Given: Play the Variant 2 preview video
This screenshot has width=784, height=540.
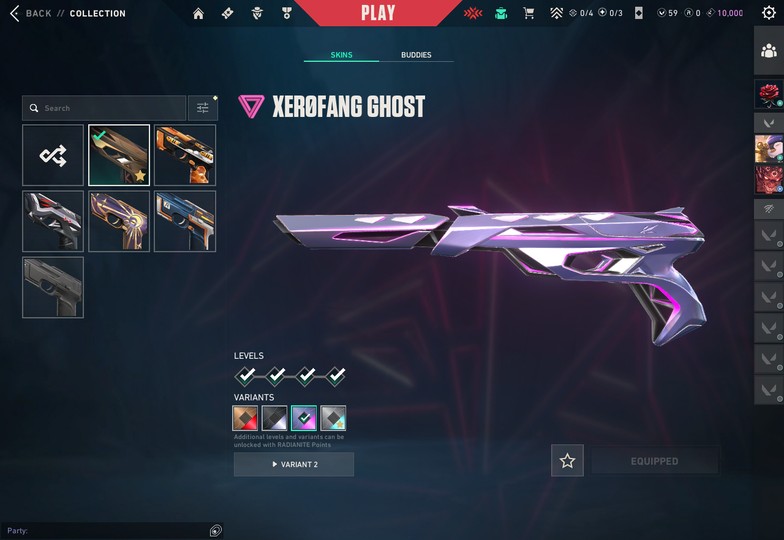Looking at the screenshot, I should point(294,464).
